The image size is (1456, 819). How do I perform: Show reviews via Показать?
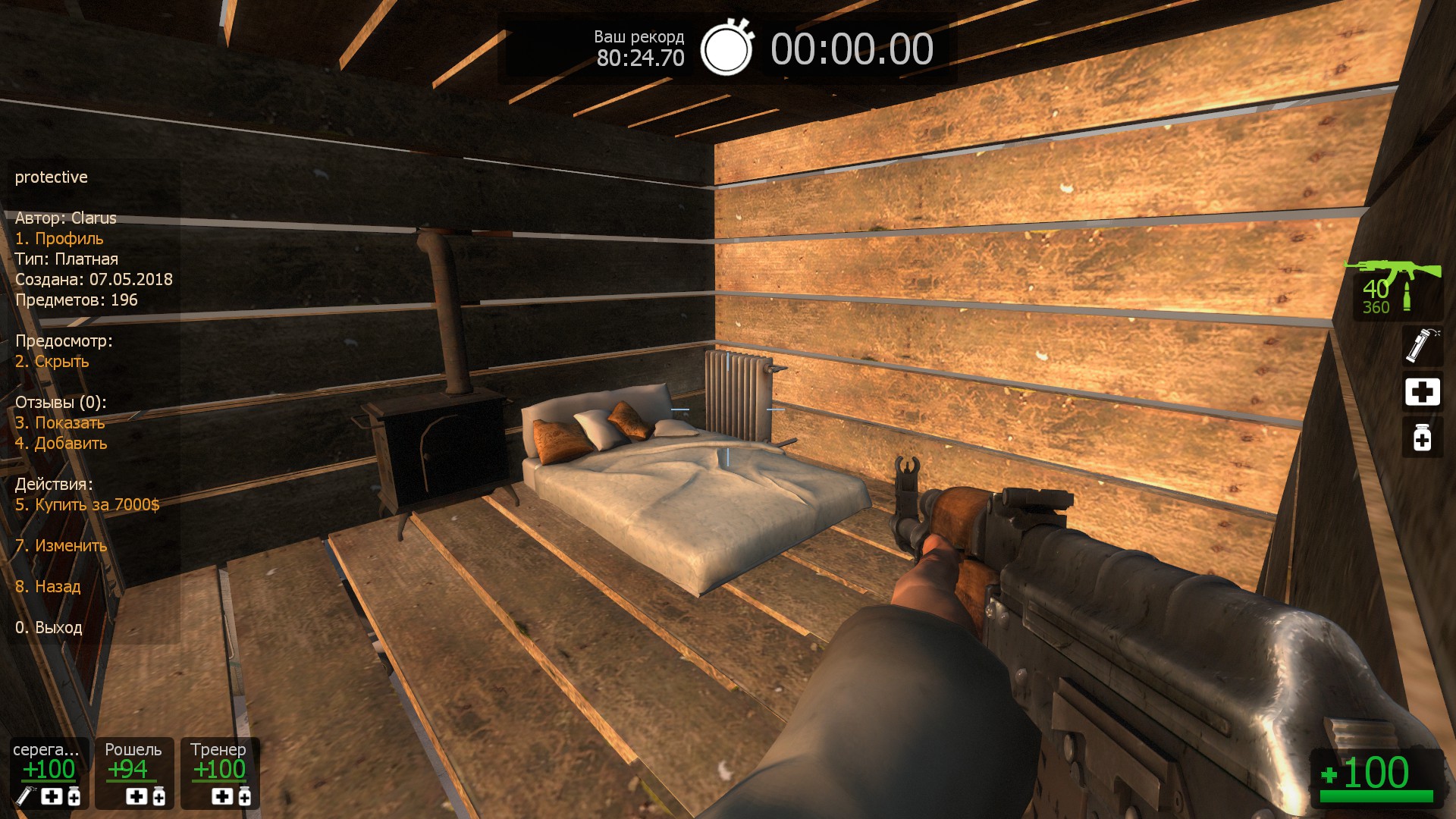click(x=60, y=423)
